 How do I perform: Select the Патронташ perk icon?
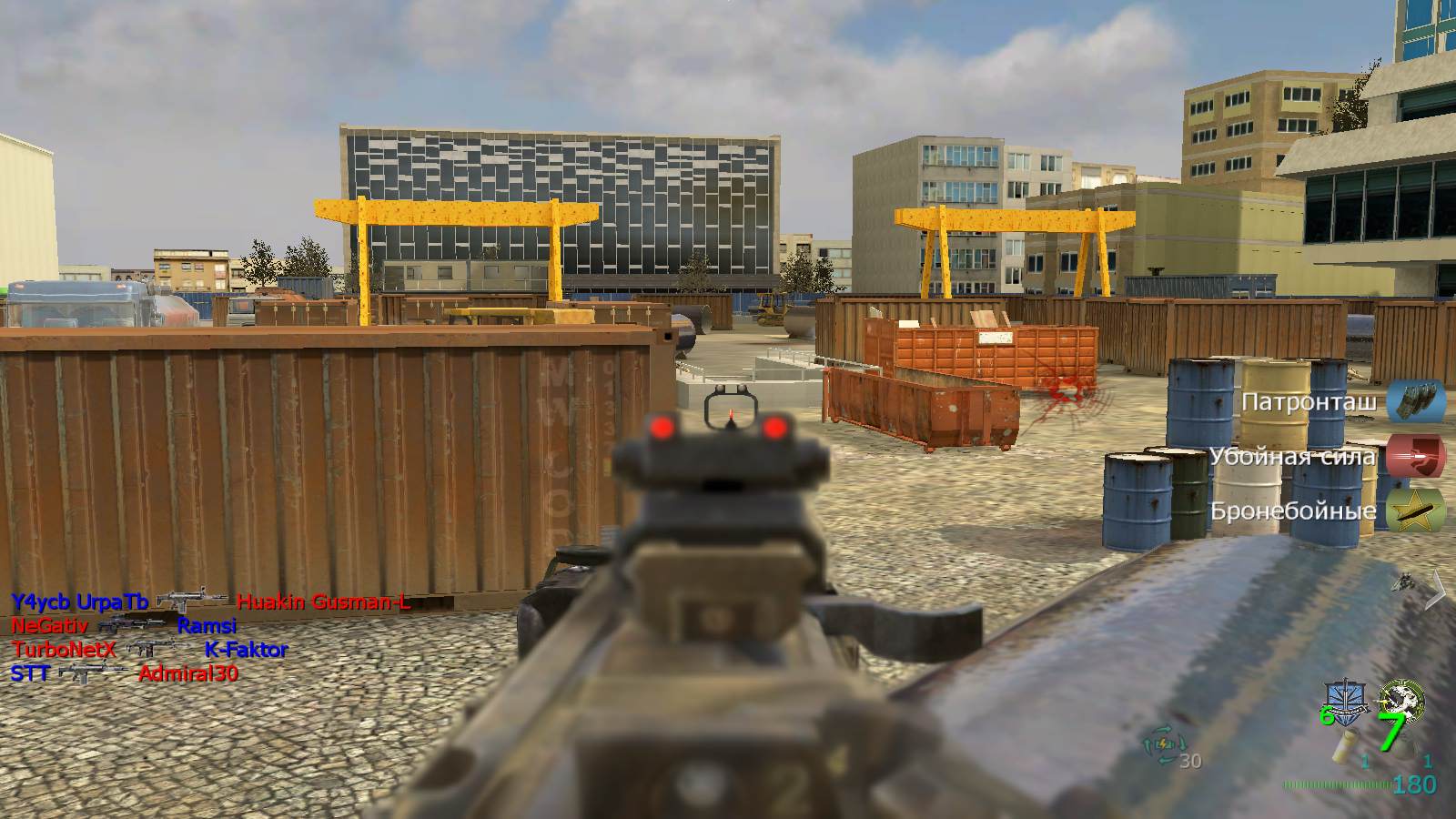[x=1416, y=401]
